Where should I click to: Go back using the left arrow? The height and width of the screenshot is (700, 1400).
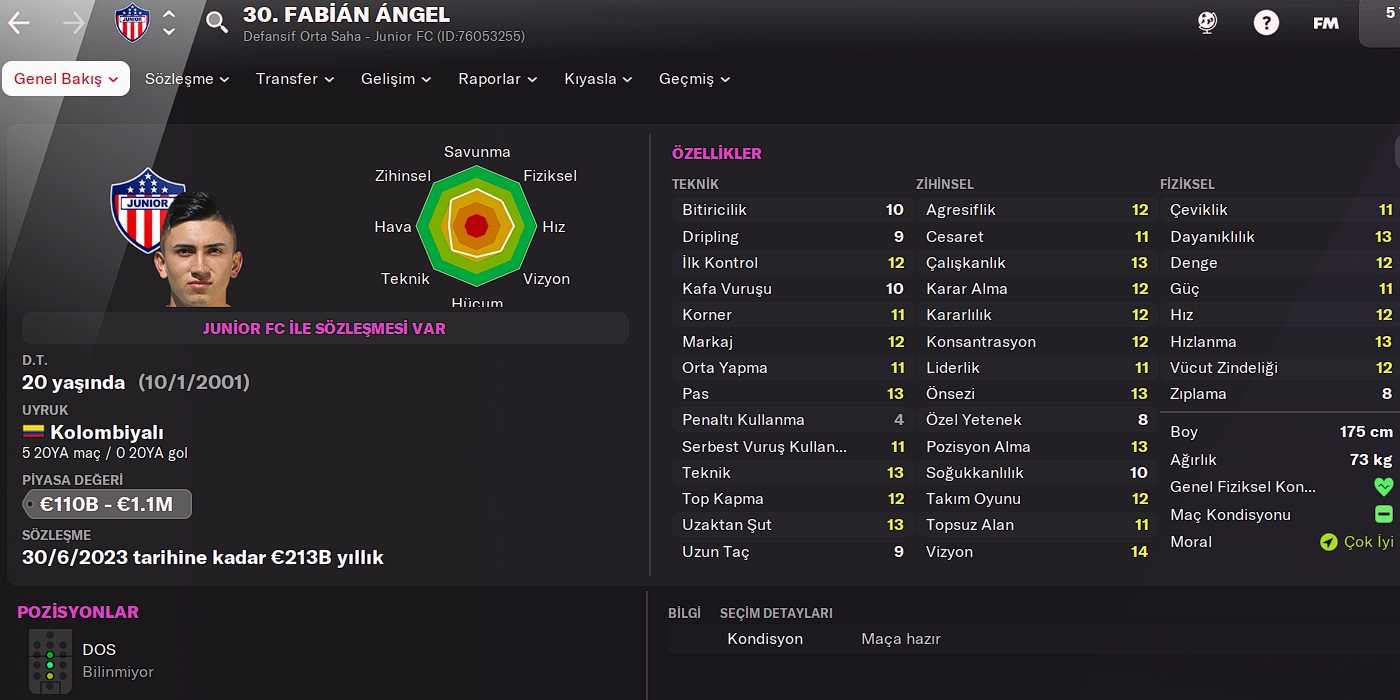(x=19, y=23)
